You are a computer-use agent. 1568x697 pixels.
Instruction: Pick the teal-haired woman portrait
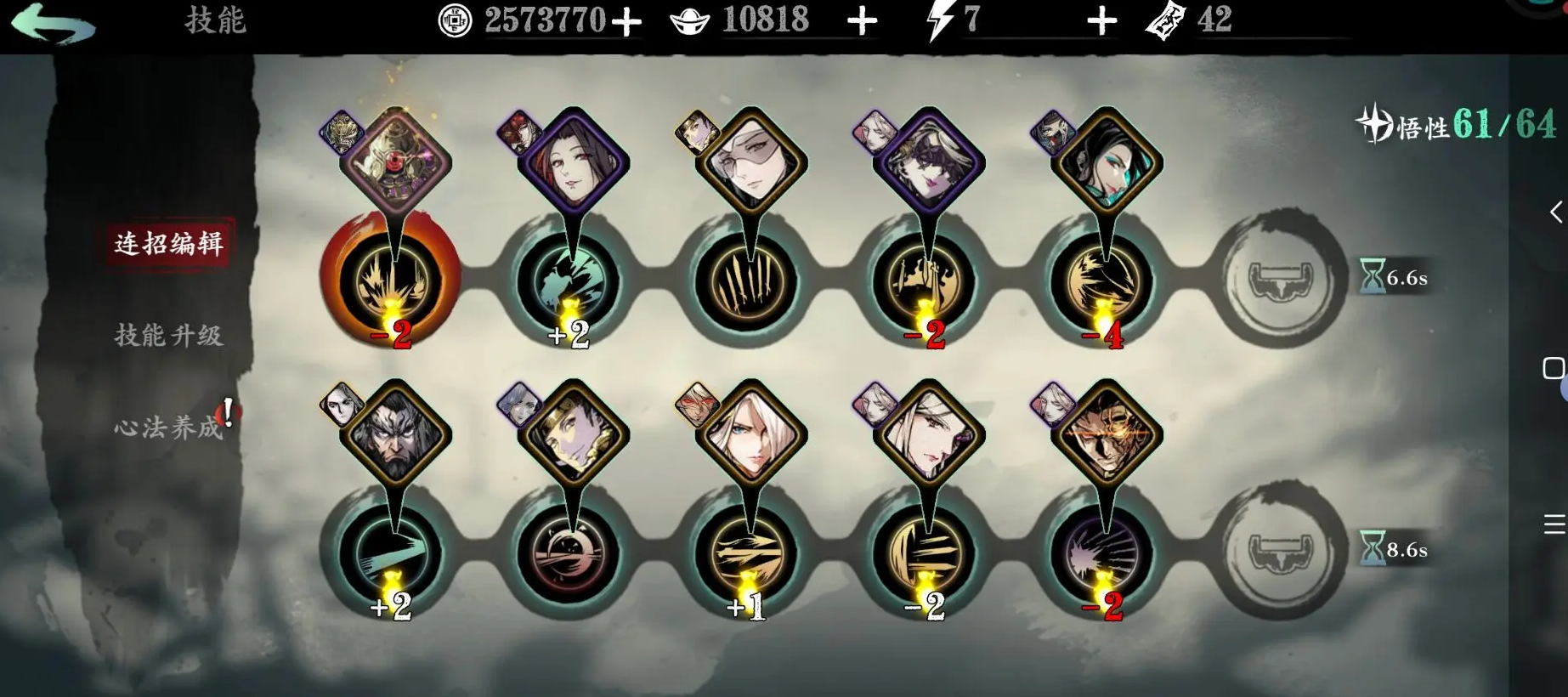[1107, 161]
